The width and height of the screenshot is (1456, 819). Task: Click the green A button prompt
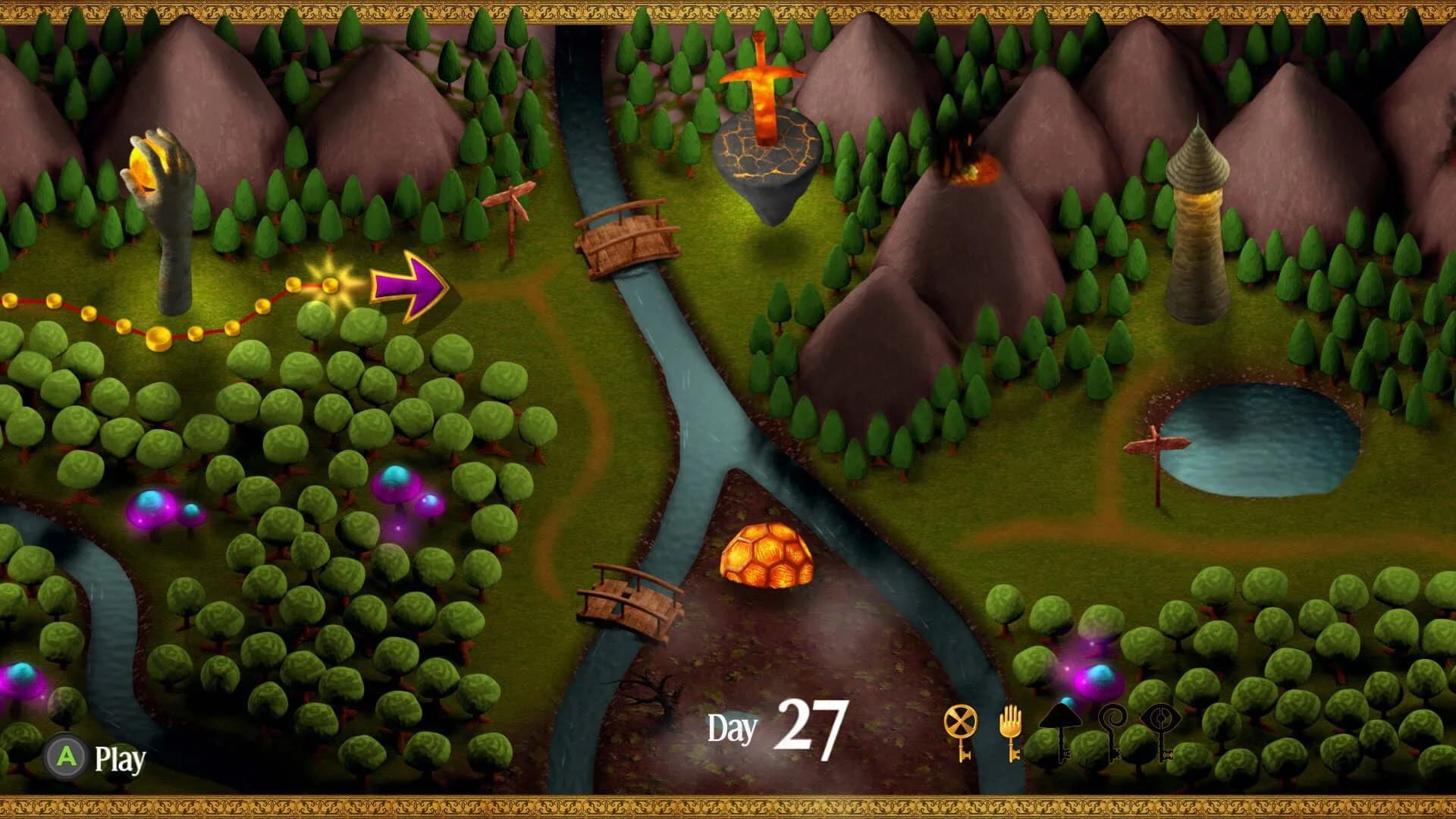65,755
